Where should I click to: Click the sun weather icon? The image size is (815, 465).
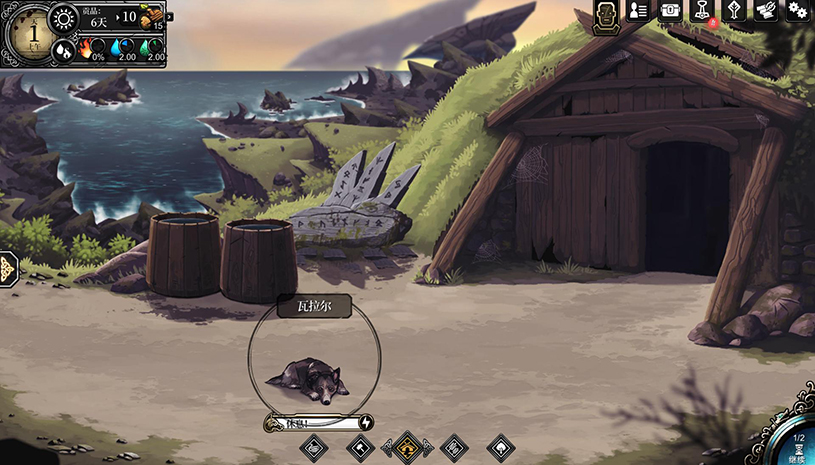coord(64,17)
